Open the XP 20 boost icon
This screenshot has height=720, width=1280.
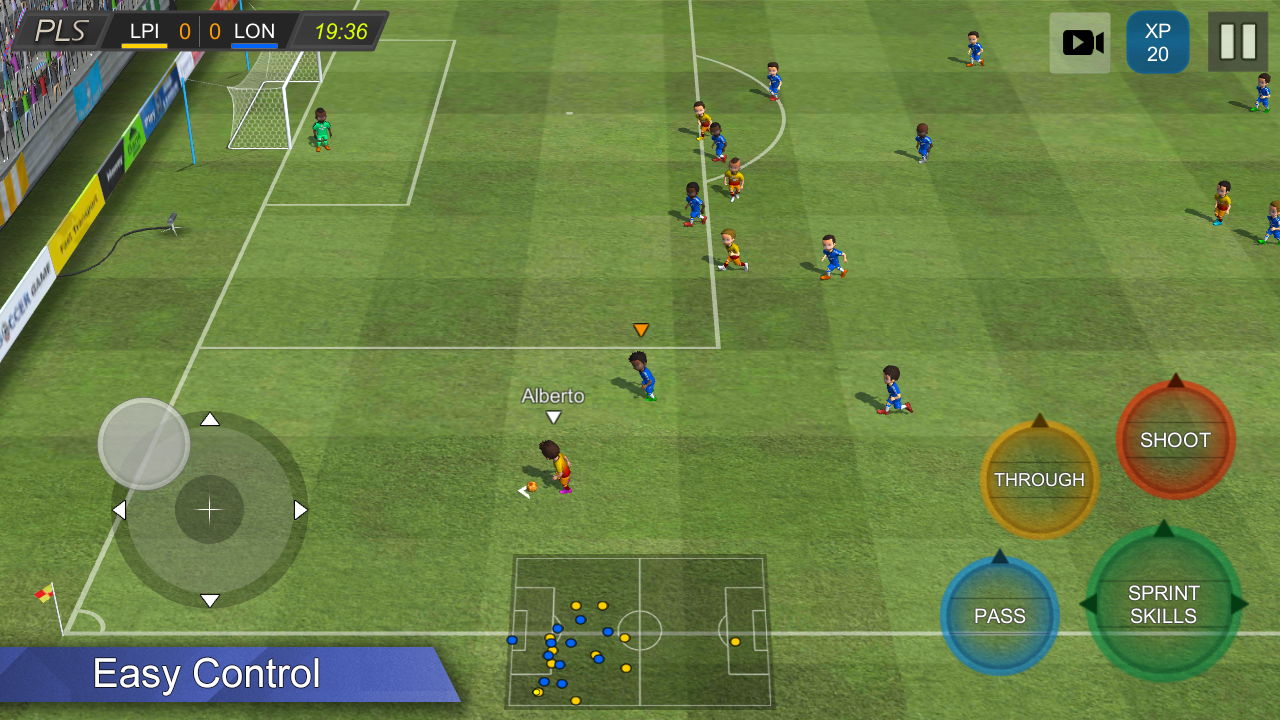pos(1157,42)
